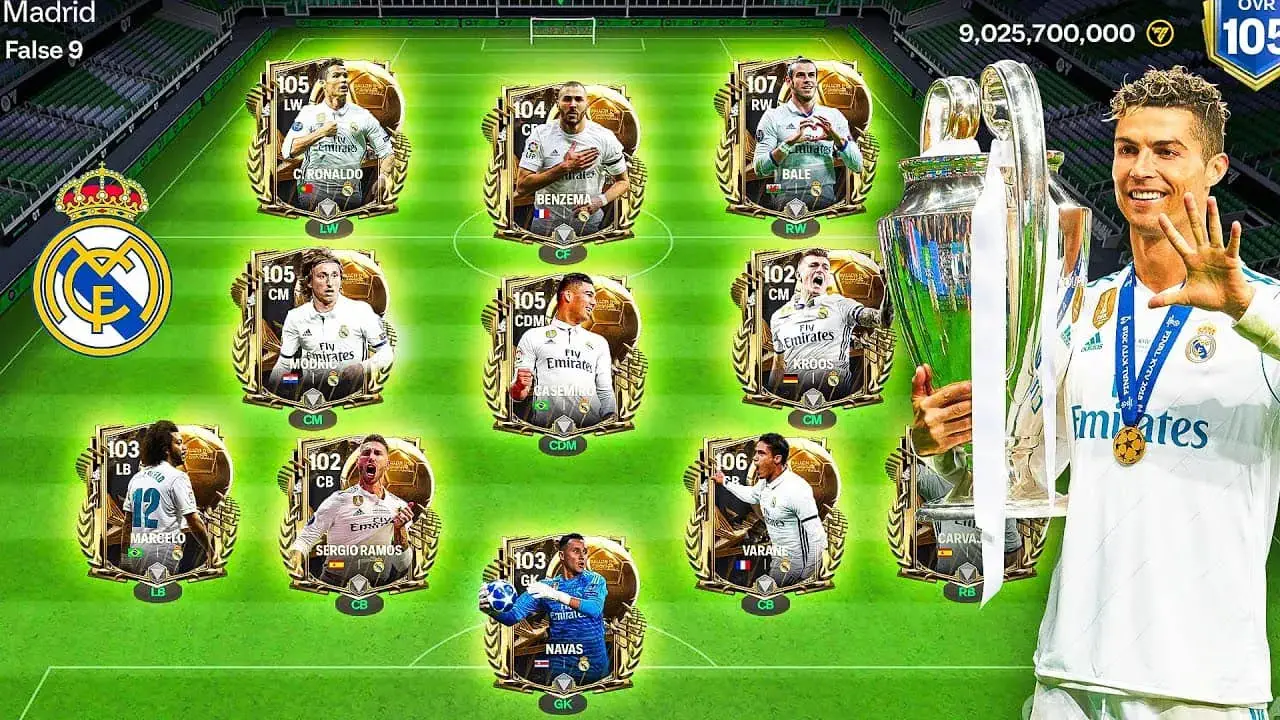This screenshot has width=1280, height=720.
Task: Choose the Benzema CF card
Action: 565,162
